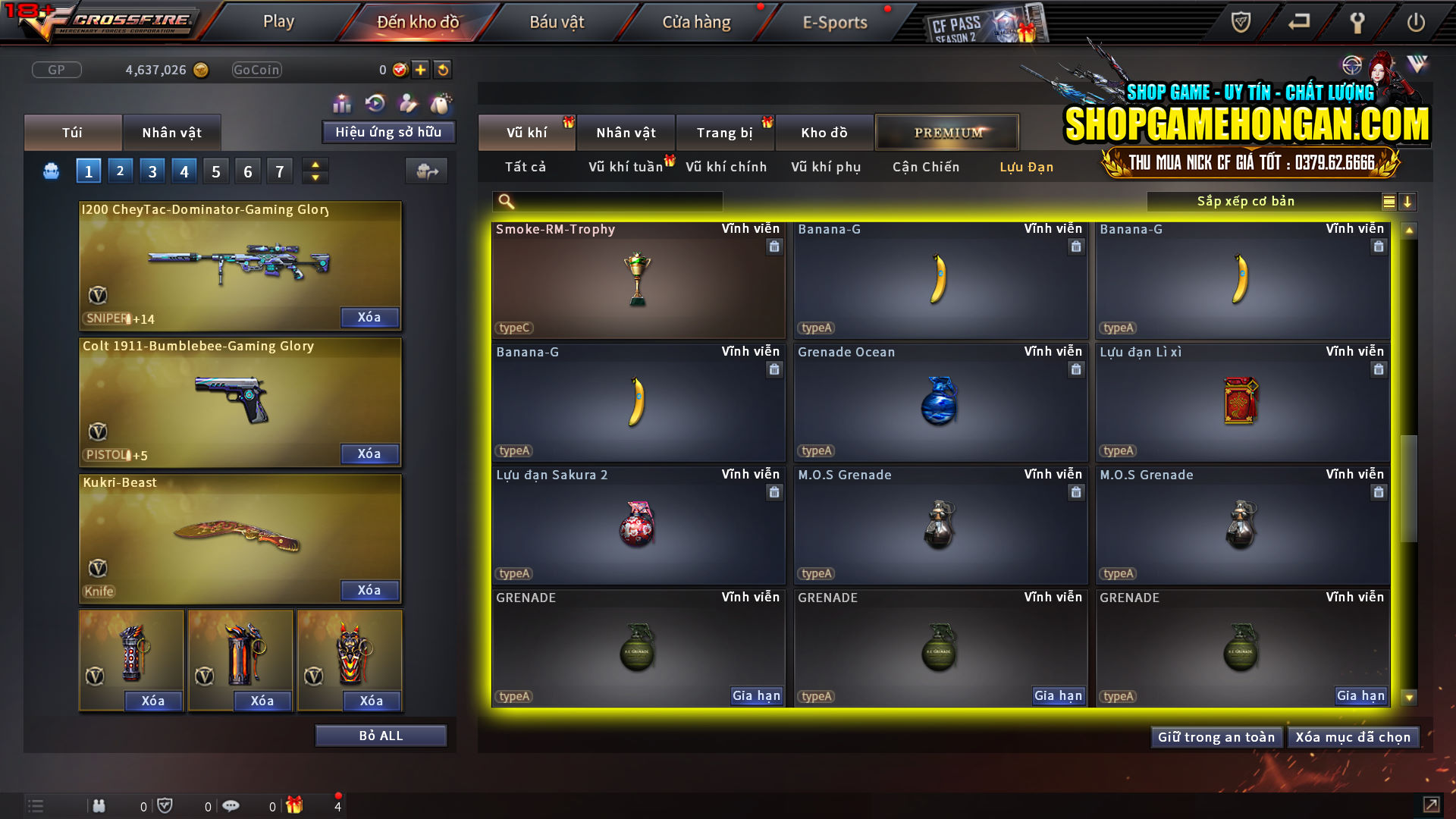This screenshot has height=819, width=1456.
Task: Click the item transfer icon beside the page numbers
Action: point(427,171)
